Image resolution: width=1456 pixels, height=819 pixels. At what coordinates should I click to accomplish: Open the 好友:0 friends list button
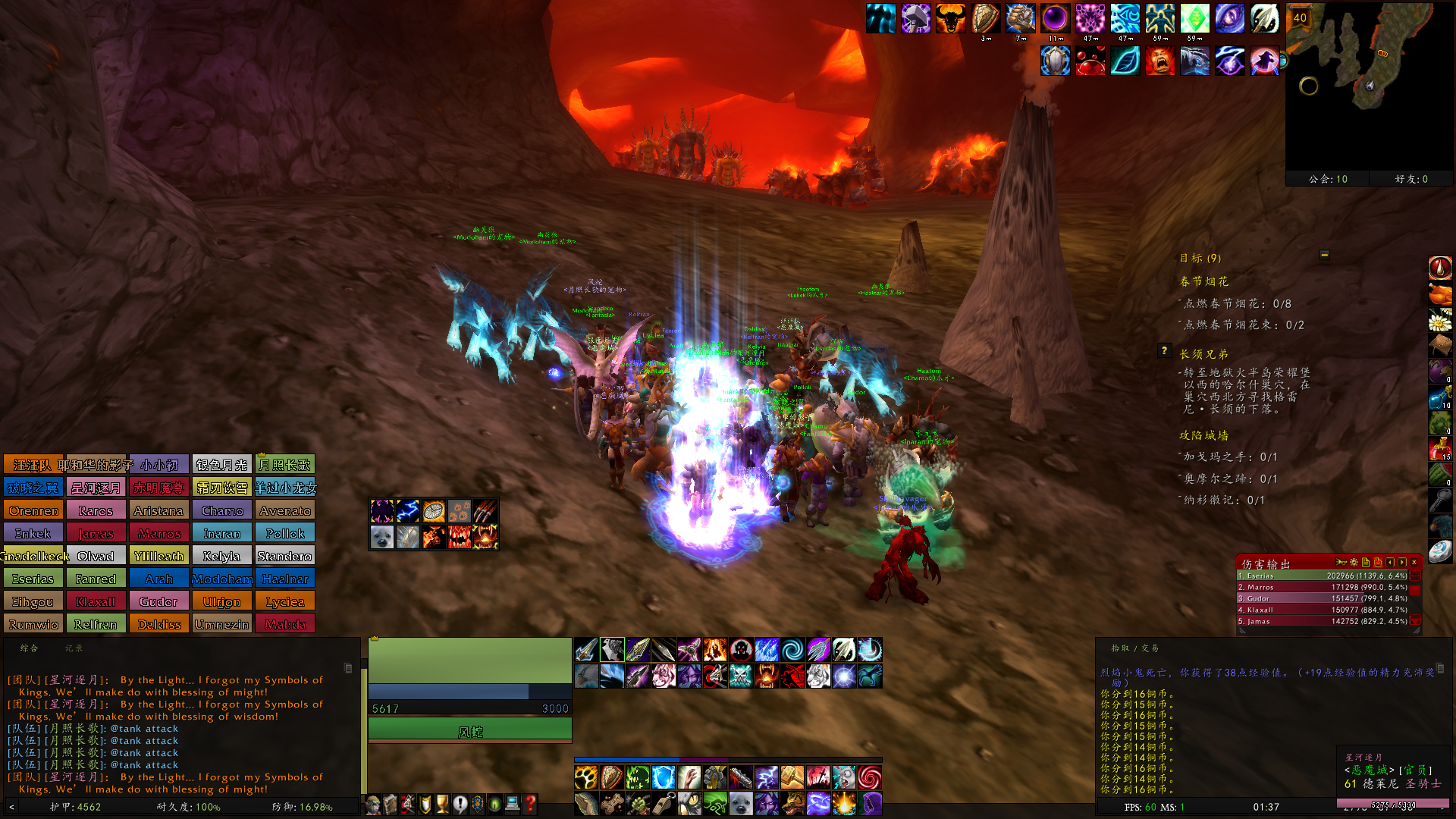(x=1409, y=179)
